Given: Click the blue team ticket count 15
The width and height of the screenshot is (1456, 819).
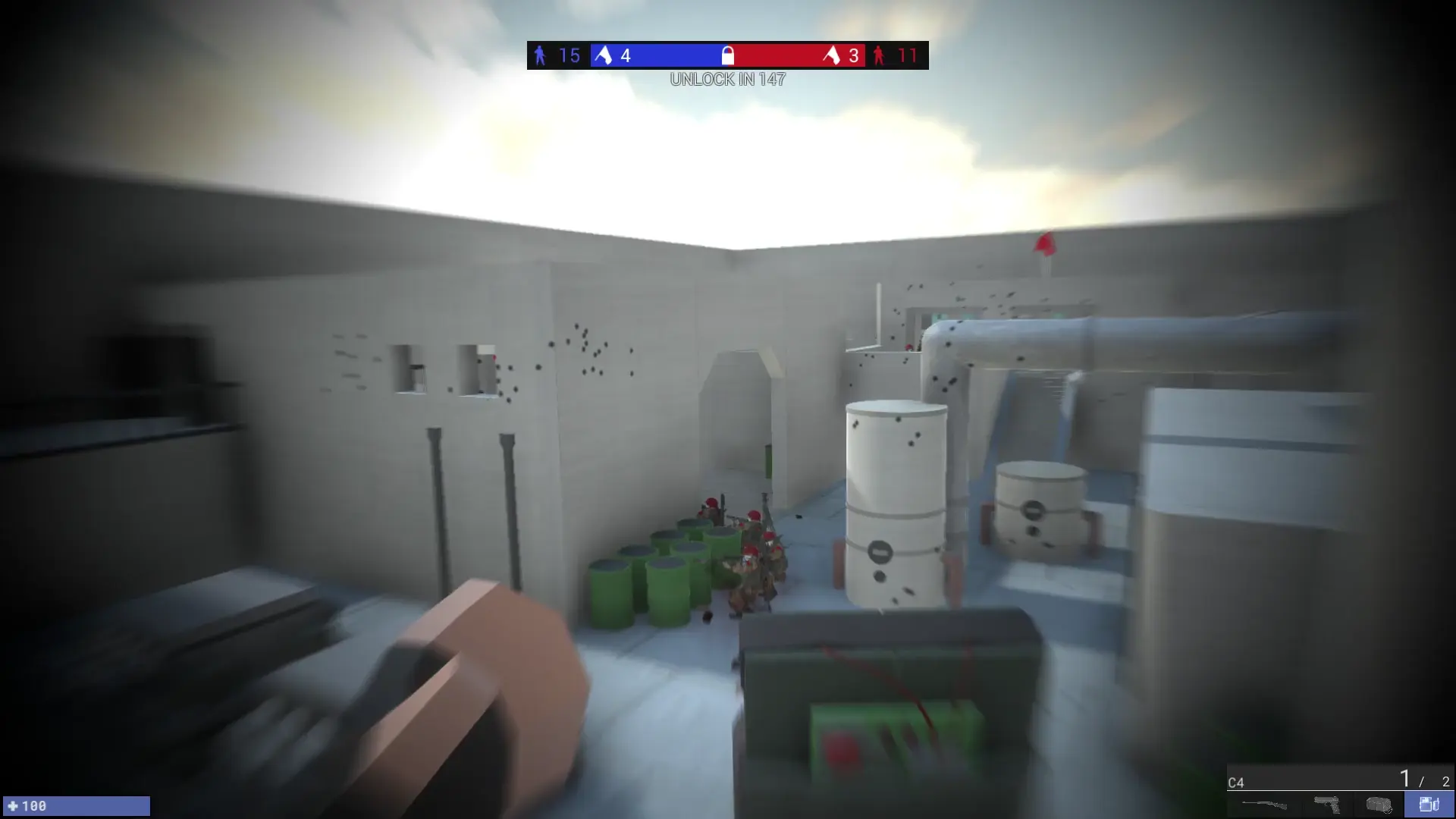Looking at the screenshot, I should pos(569,55).
